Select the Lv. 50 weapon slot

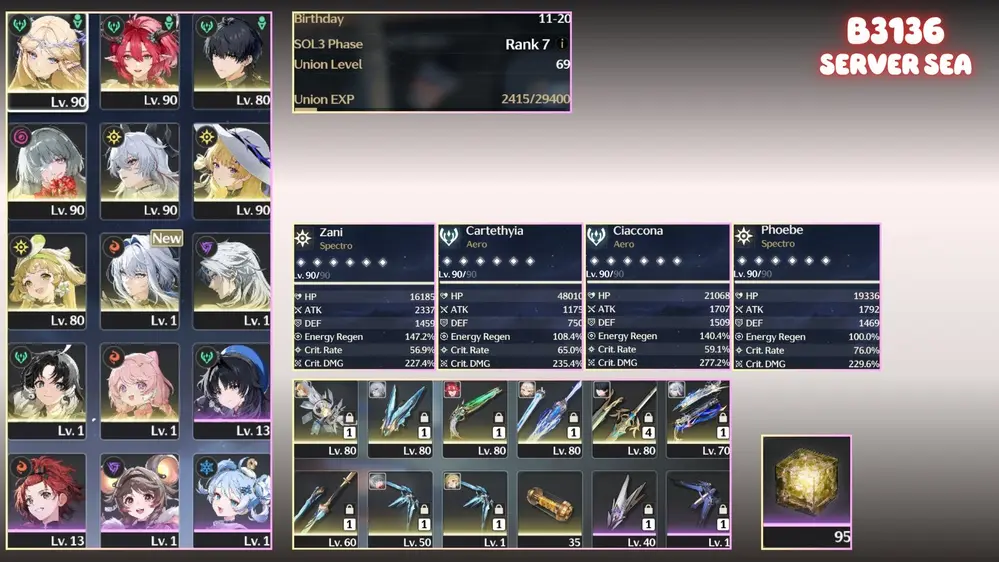pyautogui.click(x=400, y=509)
